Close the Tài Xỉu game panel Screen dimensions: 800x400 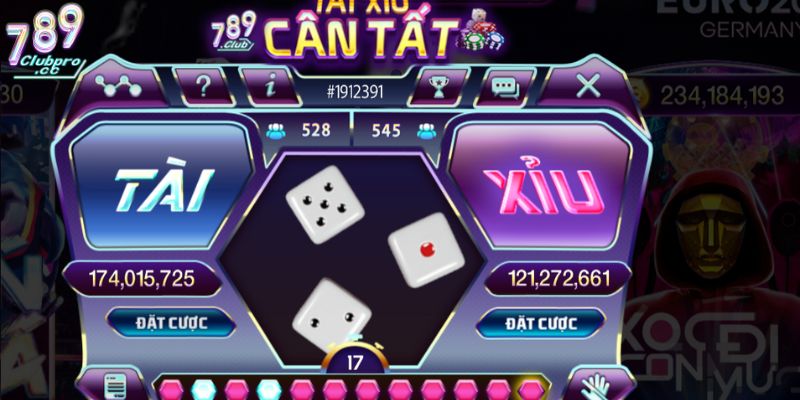coord(588,86)
